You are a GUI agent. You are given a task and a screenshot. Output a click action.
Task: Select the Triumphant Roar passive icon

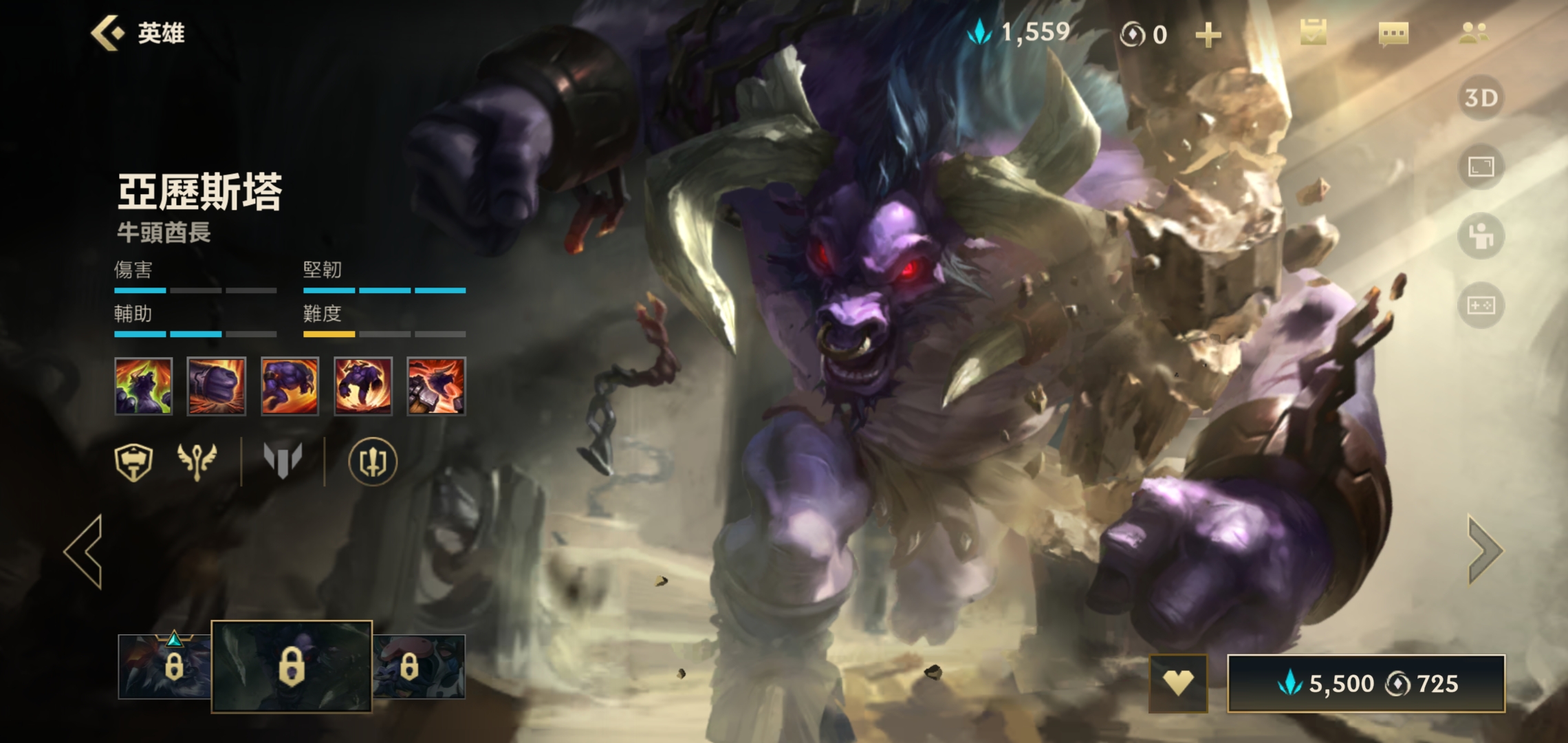143,386
